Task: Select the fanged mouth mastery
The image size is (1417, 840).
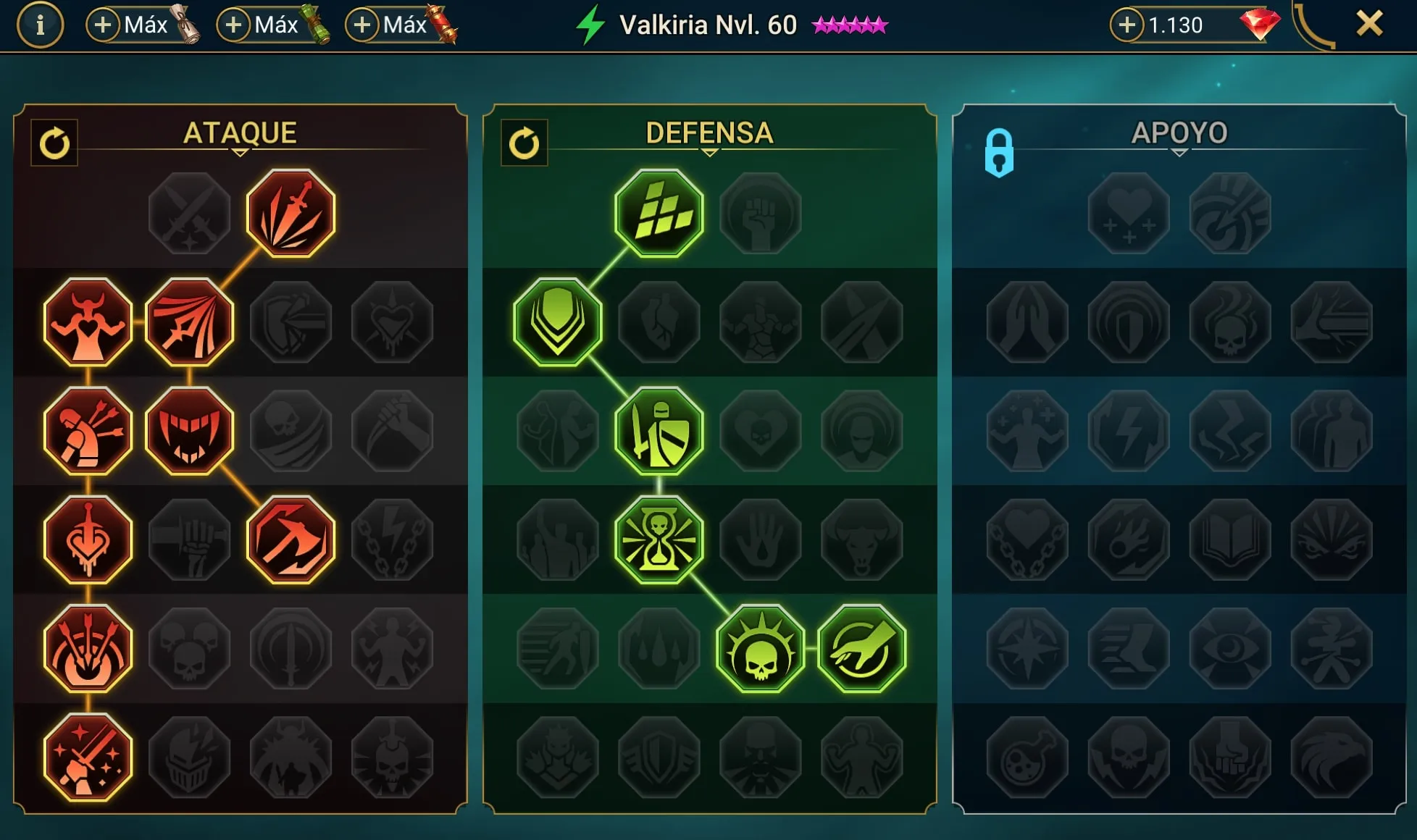Action: pyautogui.click(x=189, y=431)
